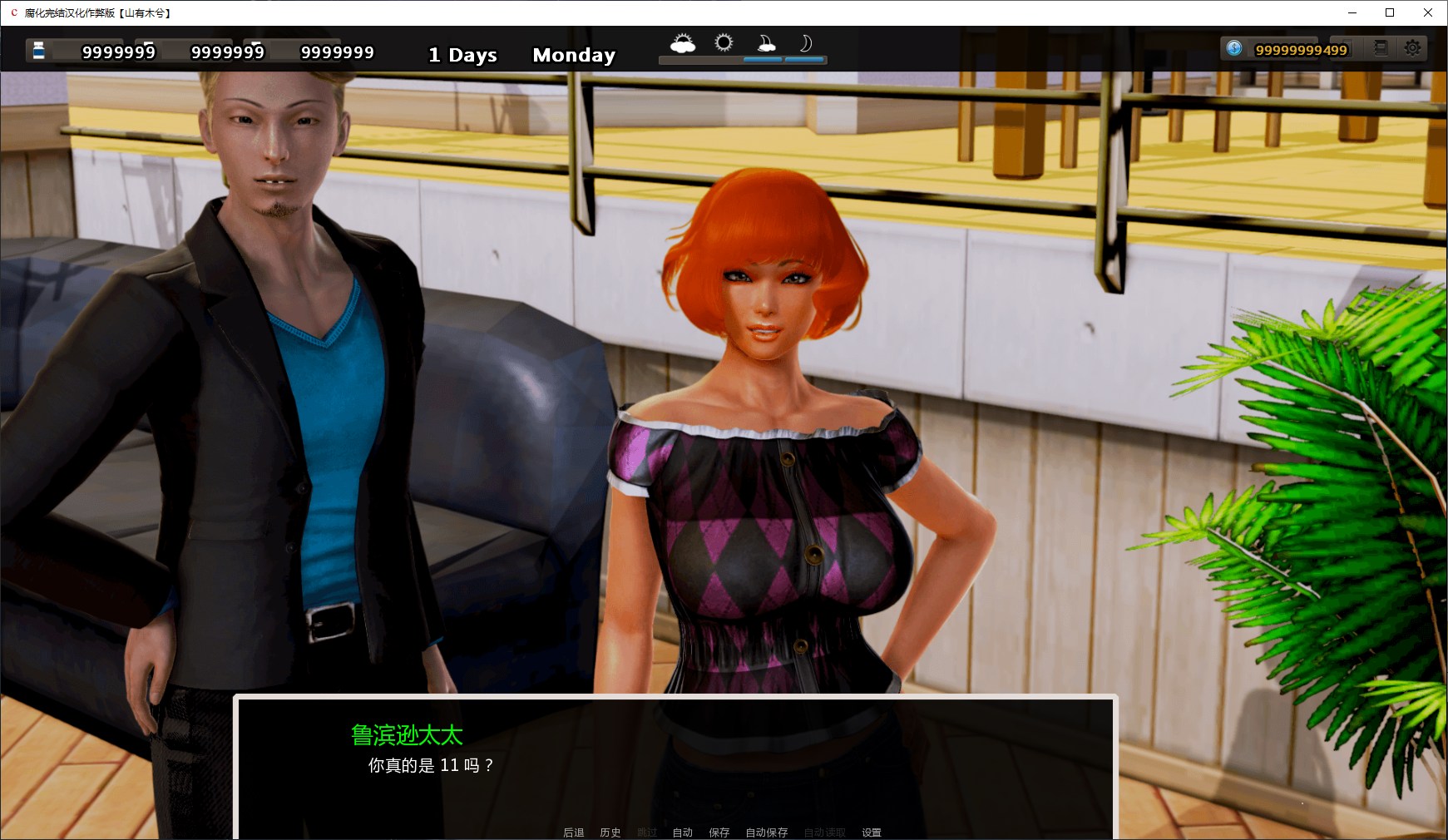Open 设置 in the bottom quick menu
1448x840 pixels.
tap(871, 832)
